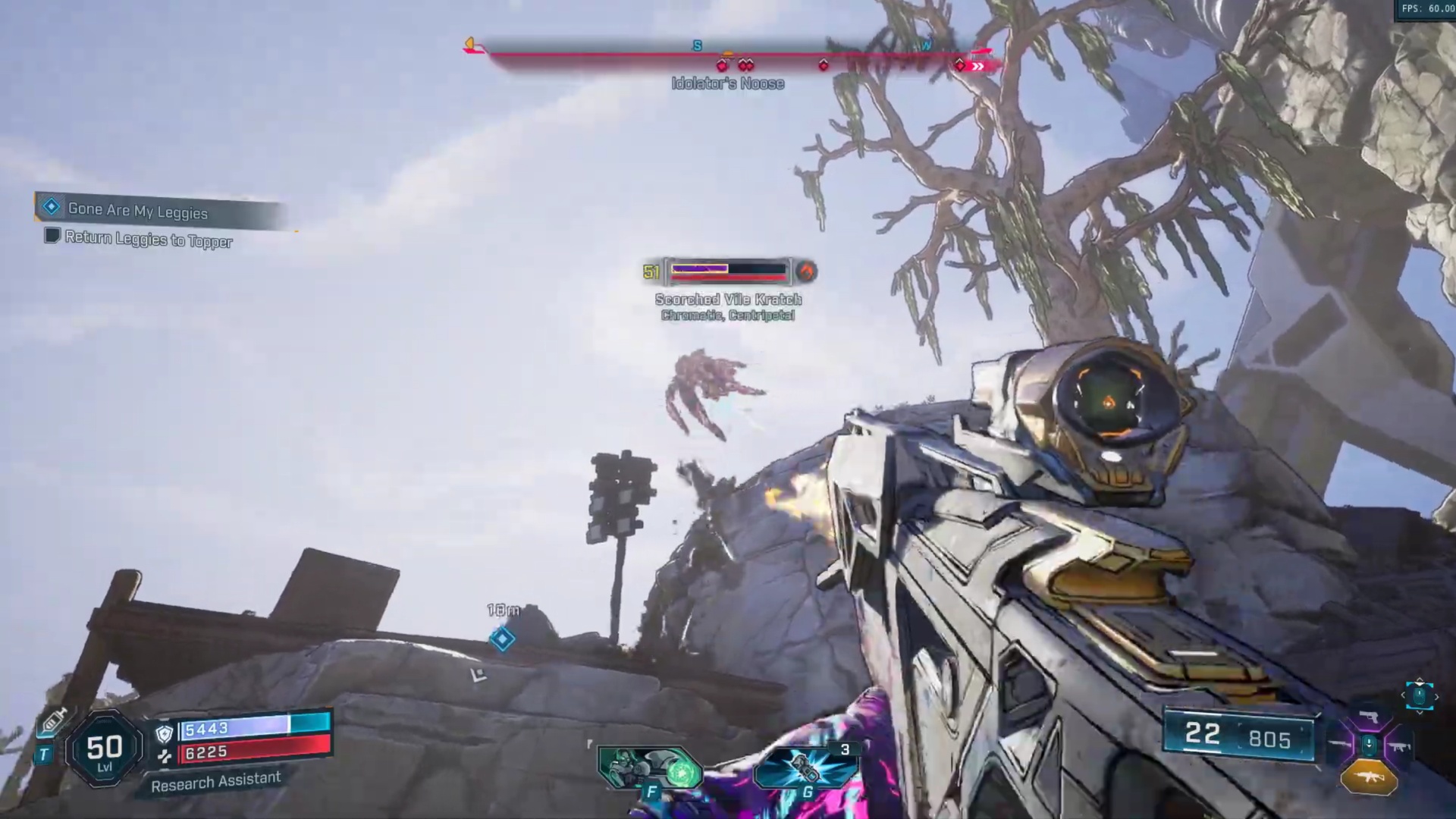Throw the grenade ordnance with 3 charges

805,767
